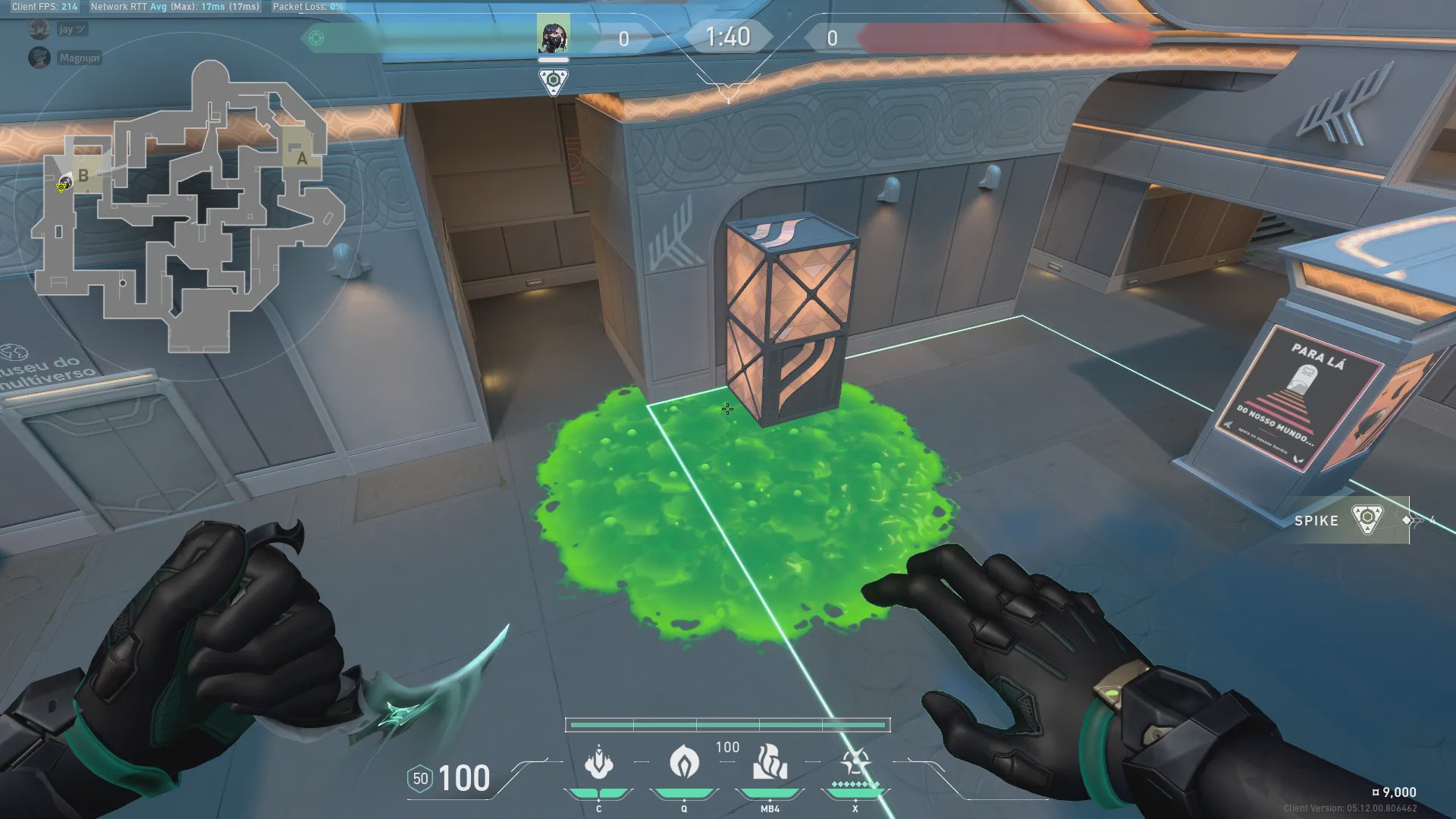Activate the Poison Cloud ability icon

tap(684, 762)
